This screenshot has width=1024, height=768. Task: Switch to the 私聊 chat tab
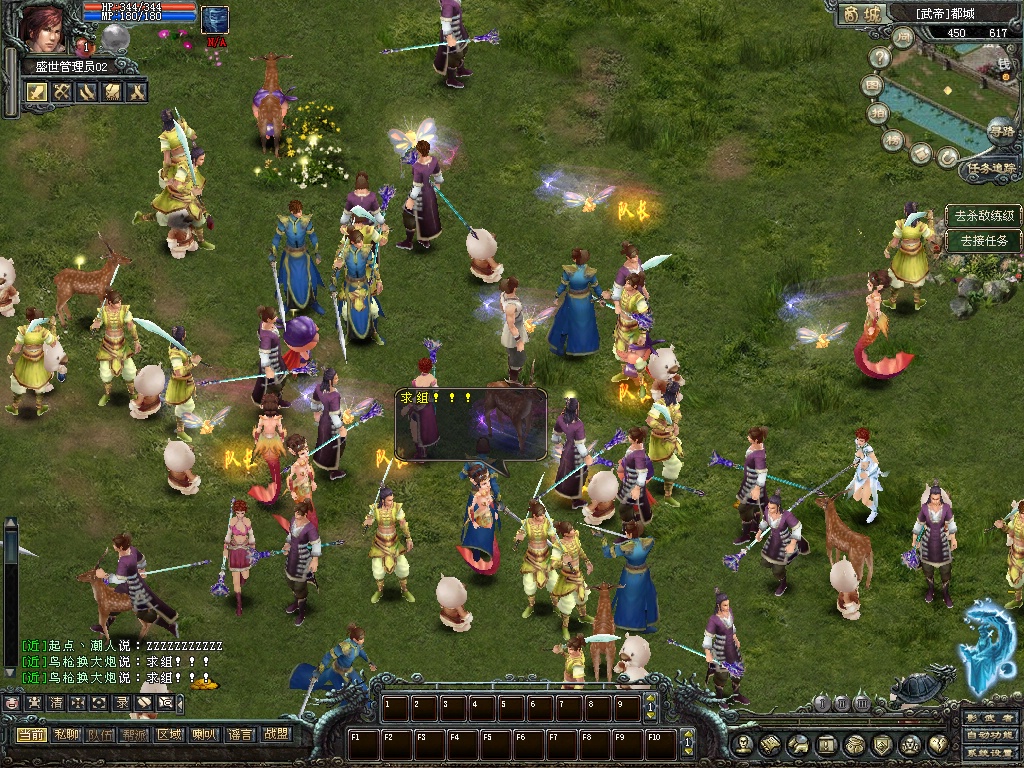(66, 735)
